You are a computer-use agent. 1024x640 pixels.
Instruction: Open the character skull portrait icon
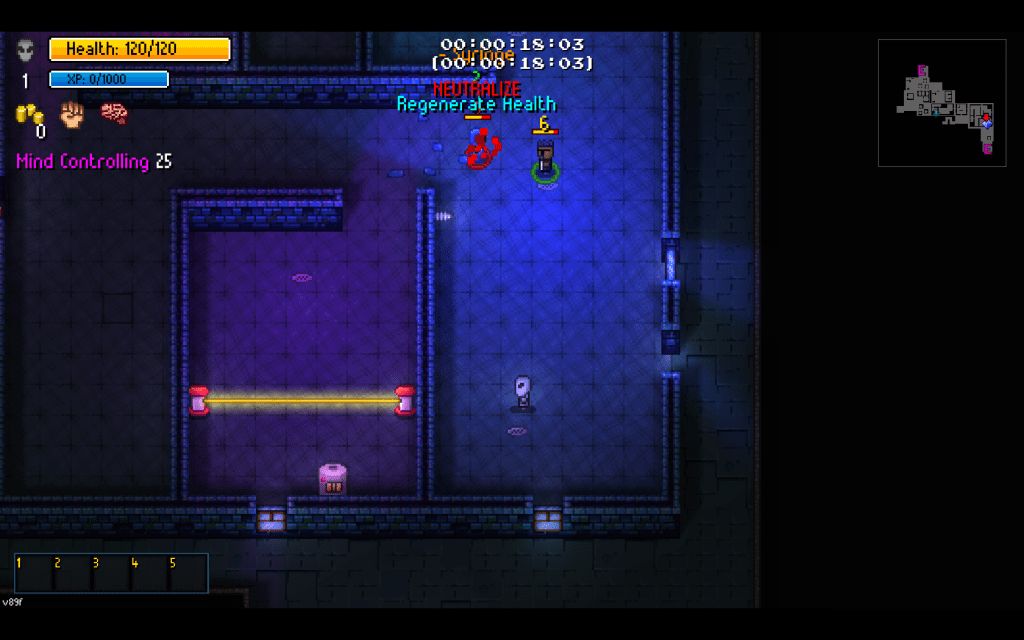coord(25,49)
